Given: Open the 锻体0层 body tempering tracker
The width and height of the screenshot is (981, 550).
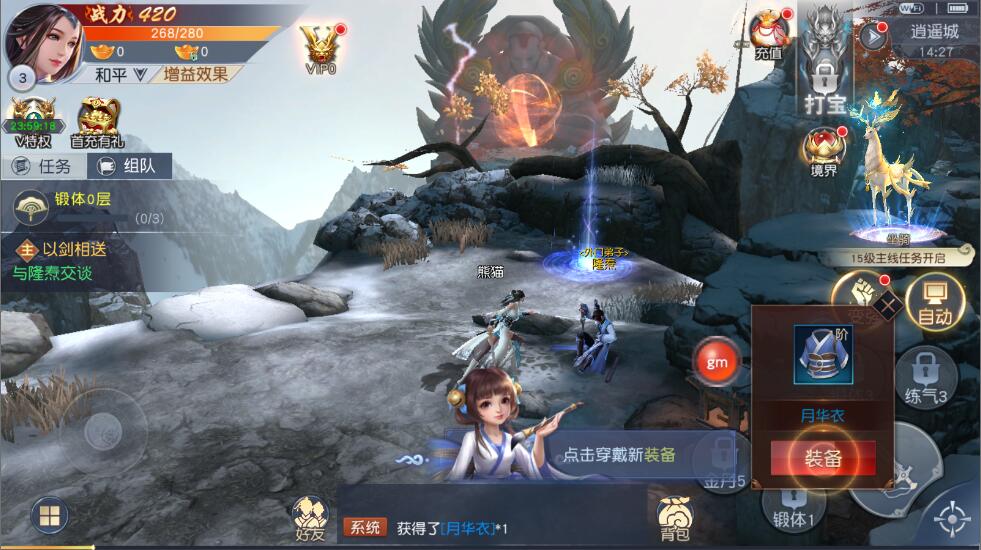Looking at the screenshot, I should 70,205.
